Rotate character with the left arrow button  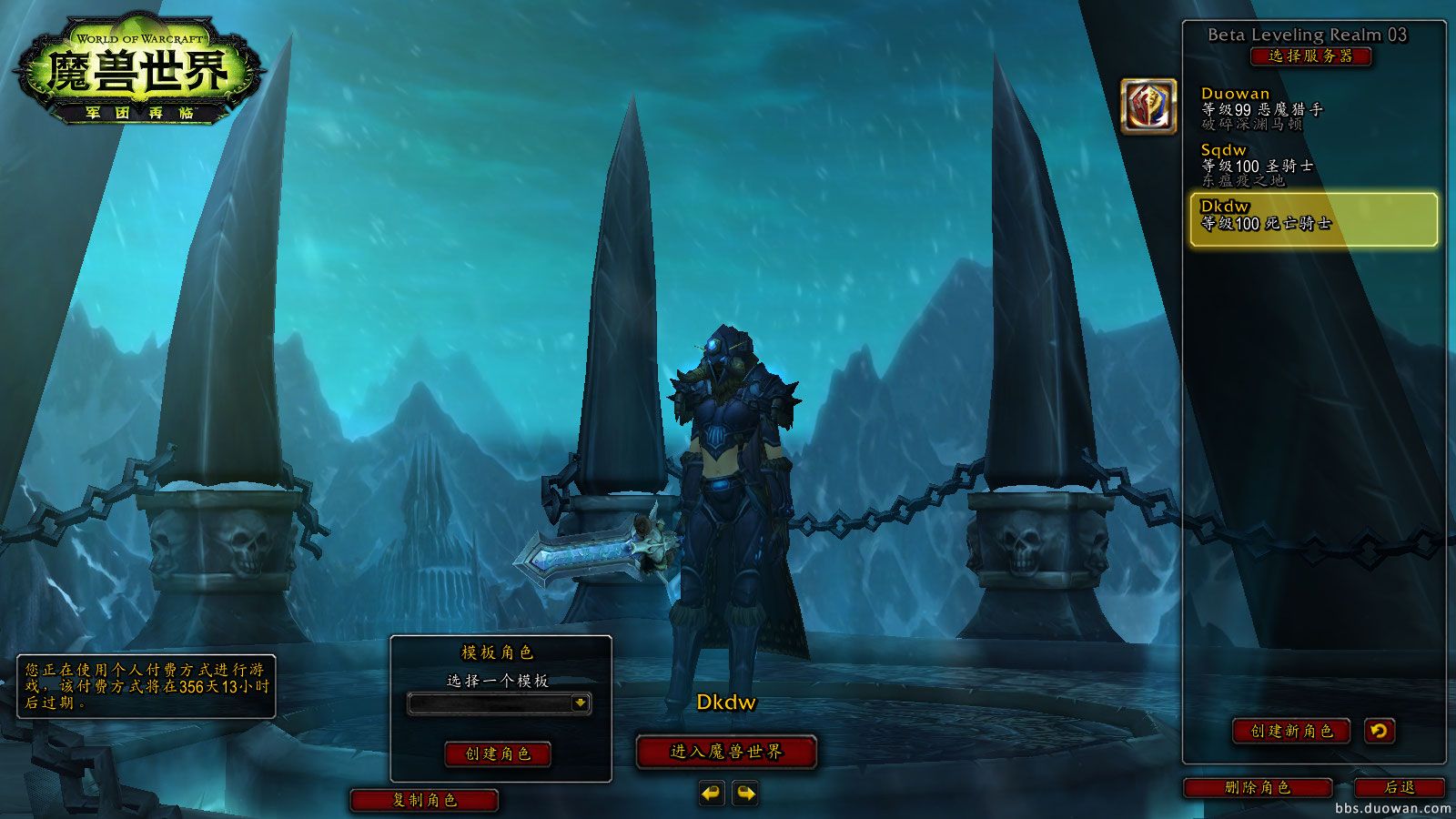click(712, 794)
